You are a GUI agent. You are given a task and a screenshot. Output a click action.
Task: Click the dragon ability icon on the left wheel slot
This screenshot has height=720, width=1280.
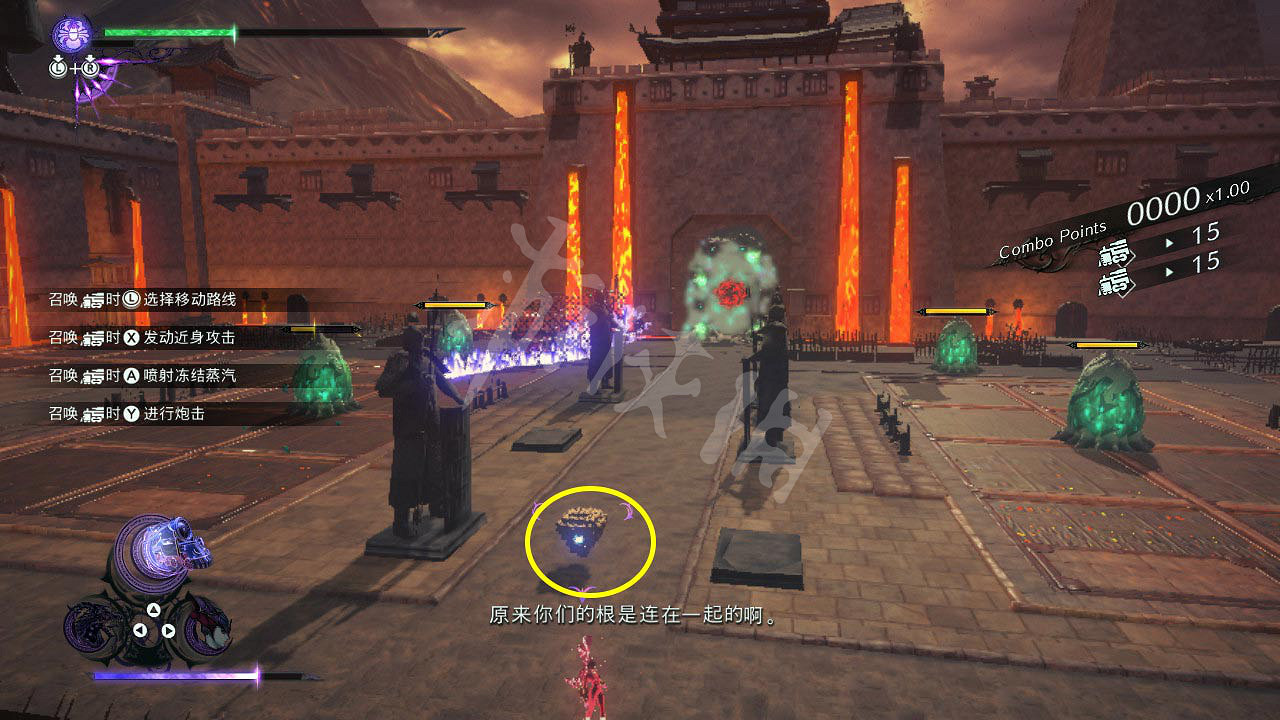pyautogui.click(x=95, y=627)
